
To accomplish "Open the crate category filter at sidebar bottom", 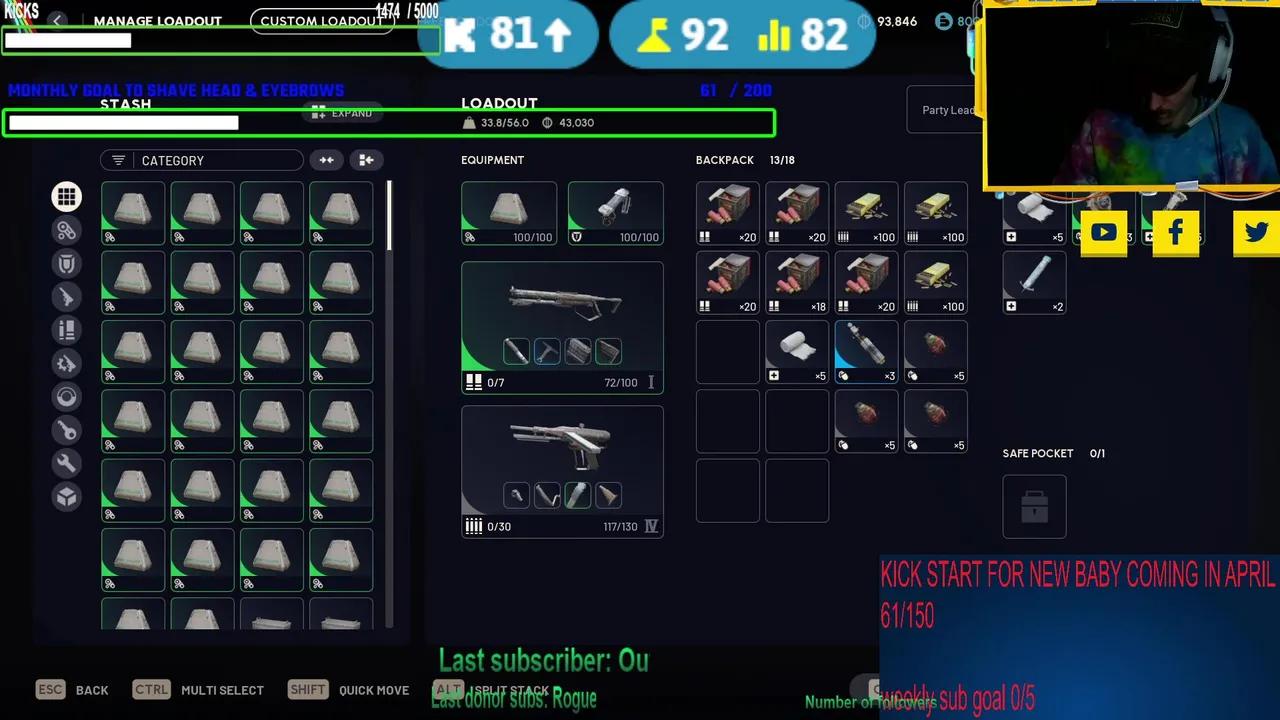I will tap(66, 497).
